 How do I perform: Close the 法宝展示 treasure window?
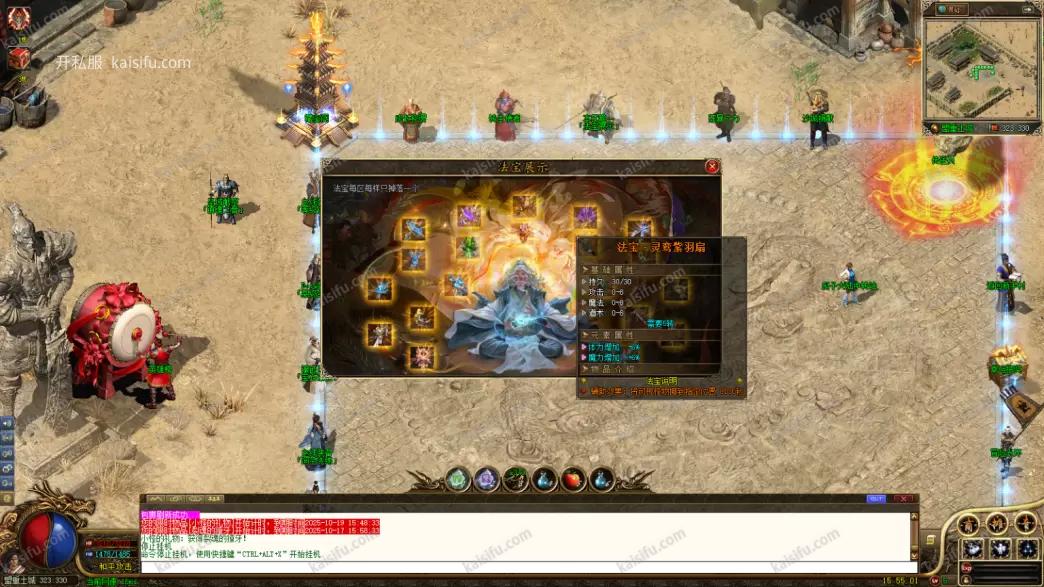[712, 166]
